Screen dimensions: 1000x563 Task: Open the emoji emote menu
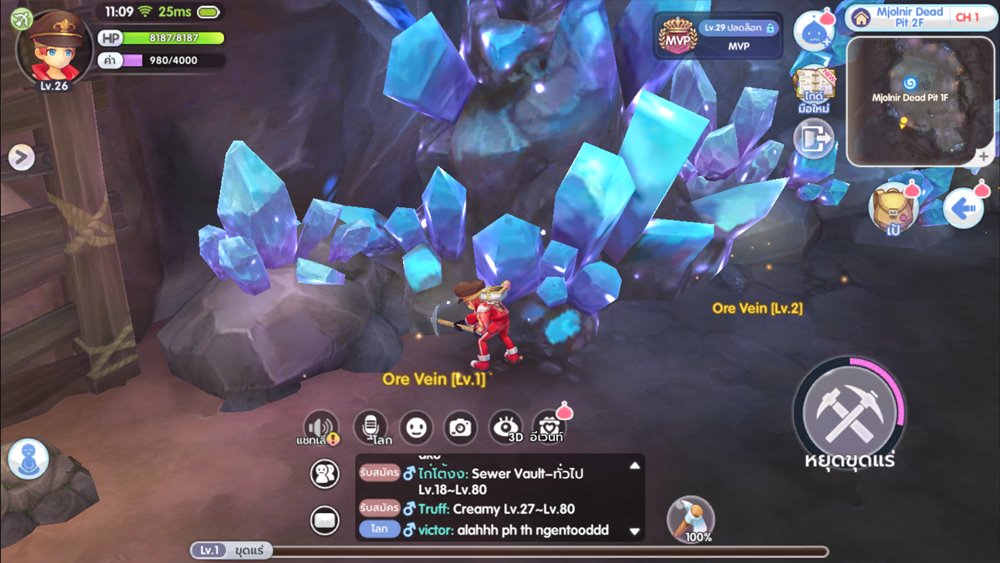(416, 427)
